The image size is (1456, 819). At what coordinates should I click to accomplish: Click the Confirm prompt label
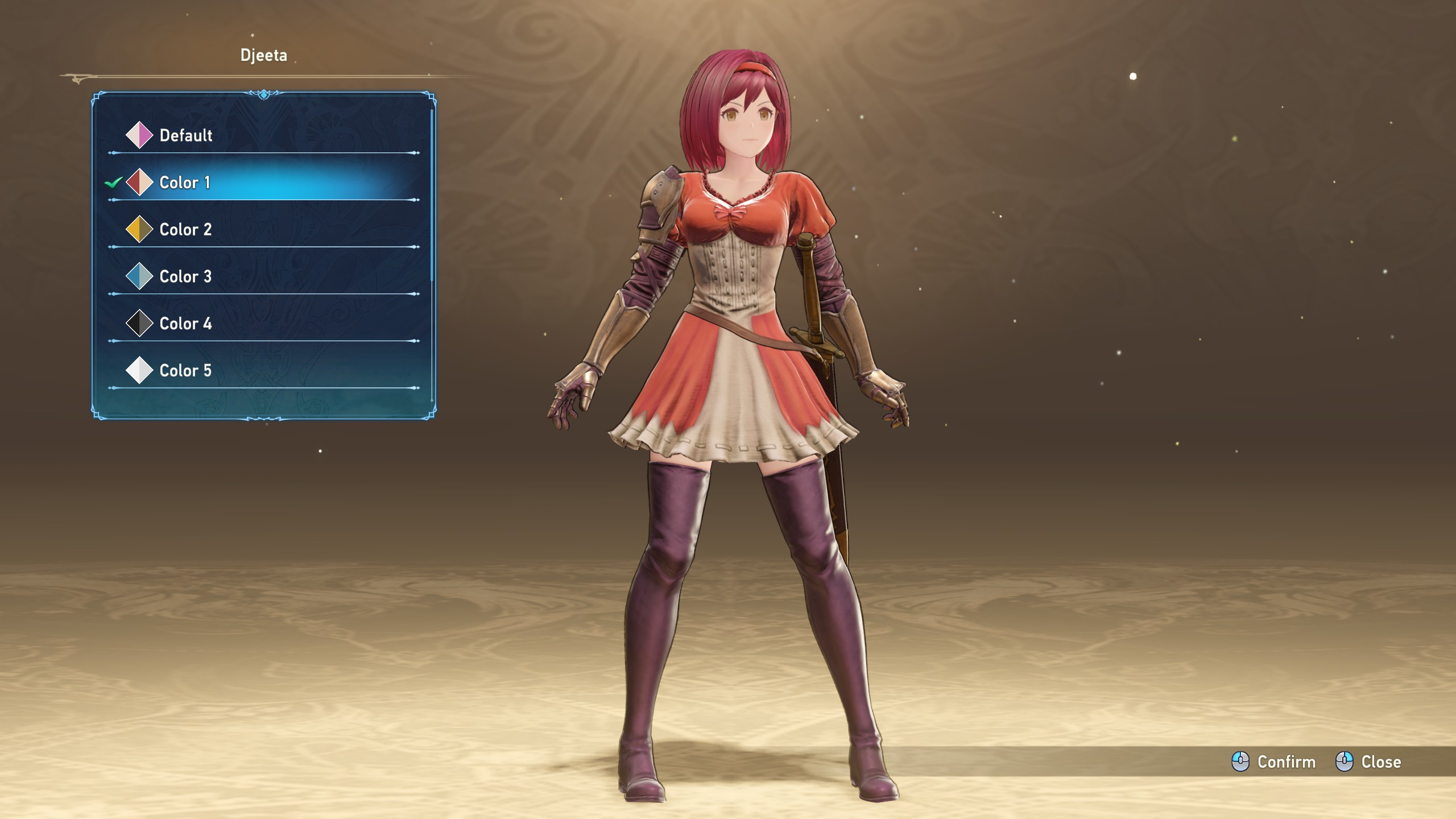click(1285, 762)
